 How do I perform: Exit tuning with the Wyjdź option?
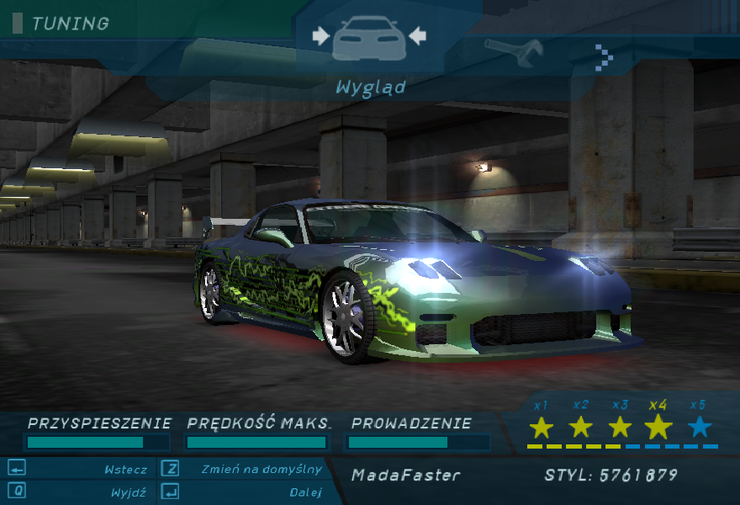[128, 492]
